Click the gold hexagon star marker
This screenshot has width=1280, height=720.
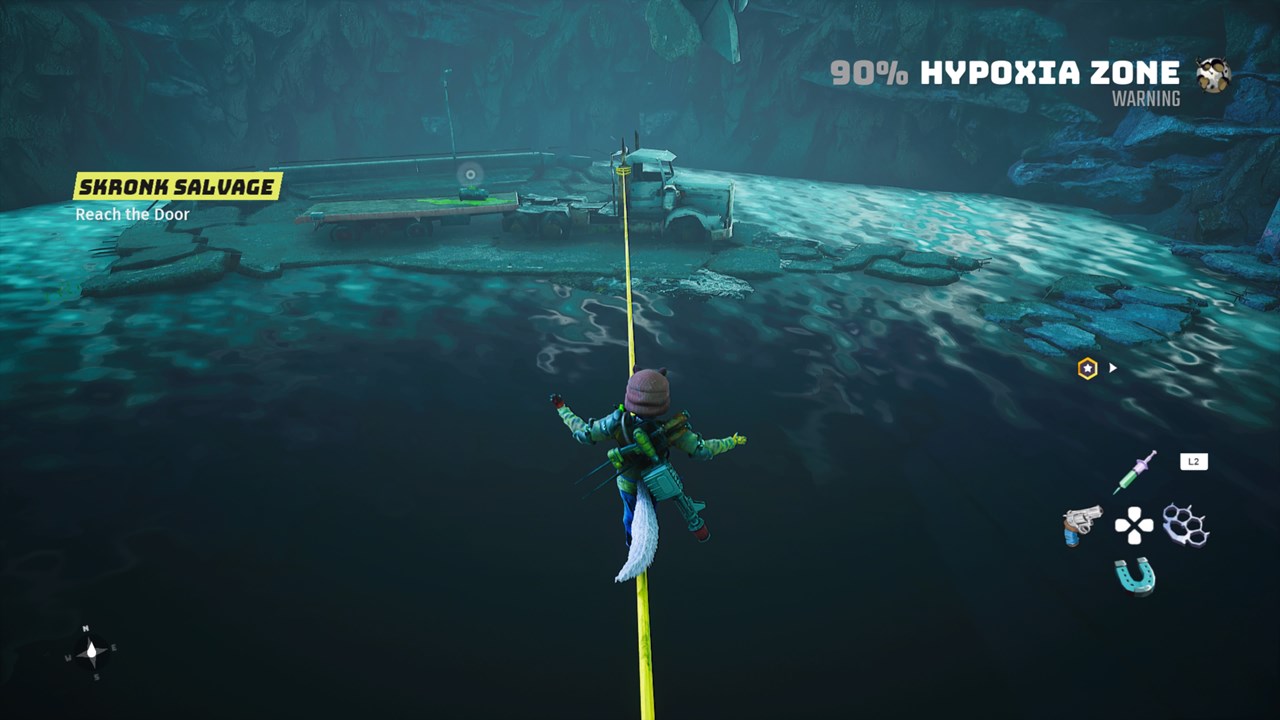pos(1087,369)
